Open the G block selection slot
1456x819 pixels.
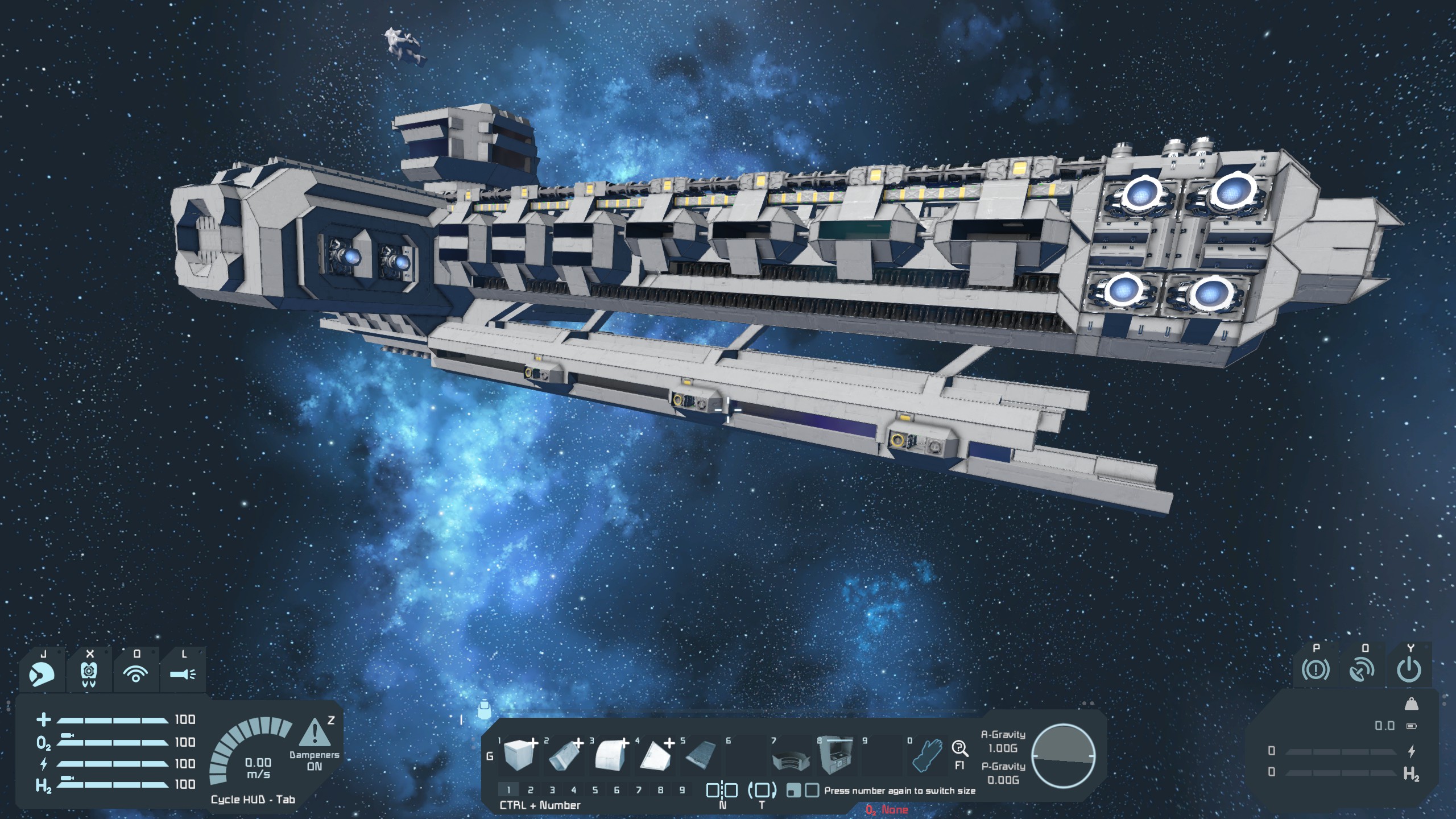(x=490, y=756)
